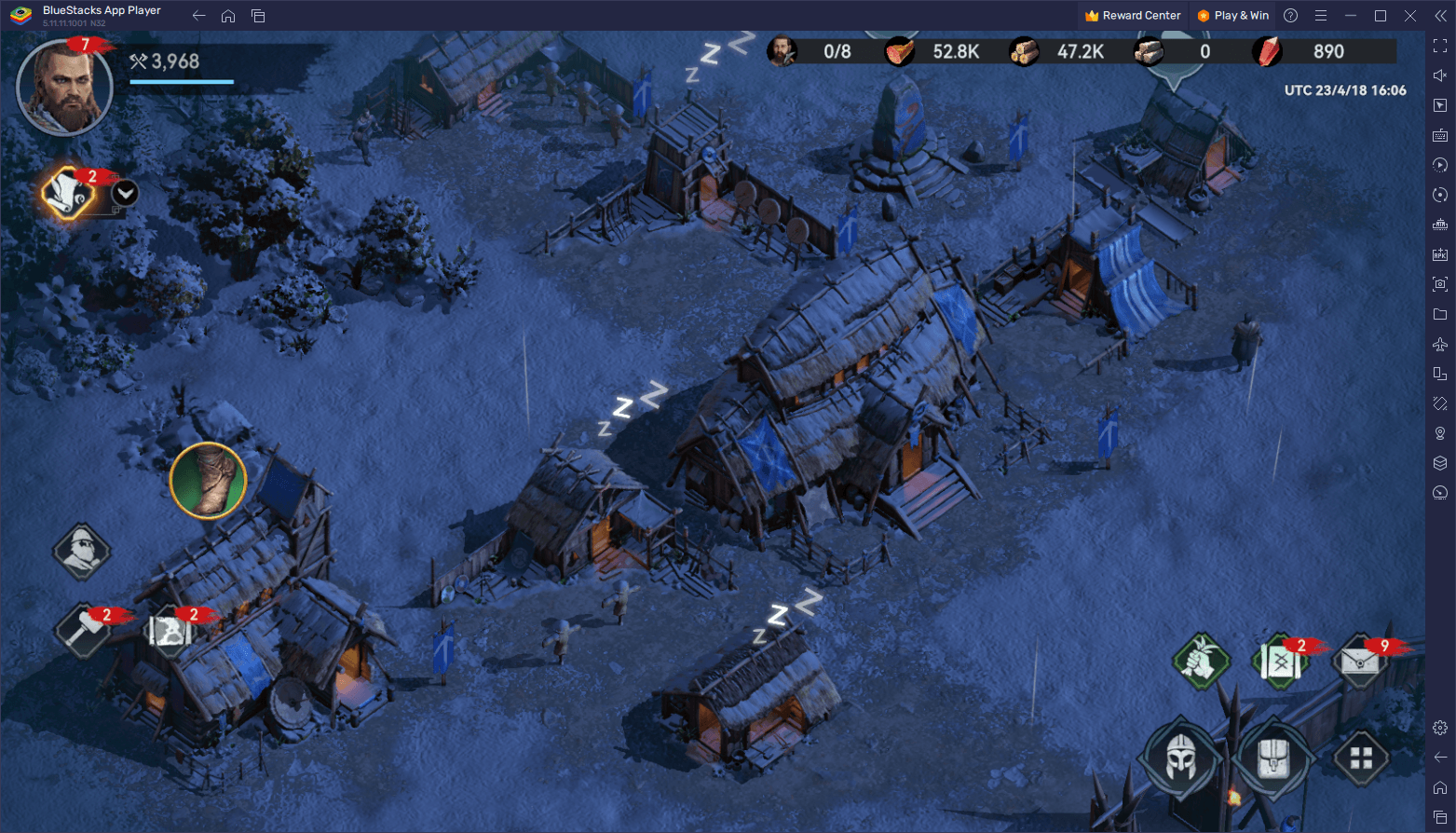
Task: Select the hooded scout icon on the left
Action: click(x=81, y=552)
